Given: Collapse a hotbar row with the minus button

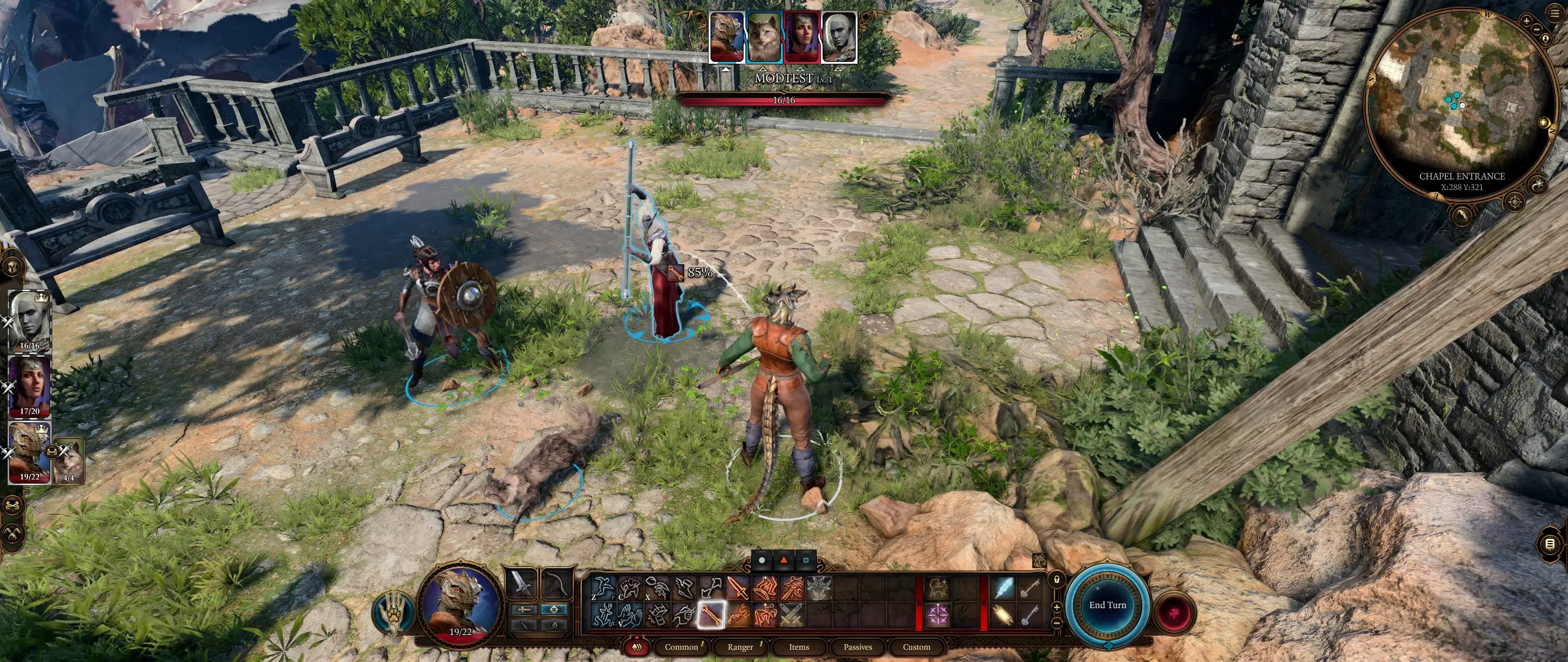Looking at the screenshot, I should click(x=1057, y=623).
